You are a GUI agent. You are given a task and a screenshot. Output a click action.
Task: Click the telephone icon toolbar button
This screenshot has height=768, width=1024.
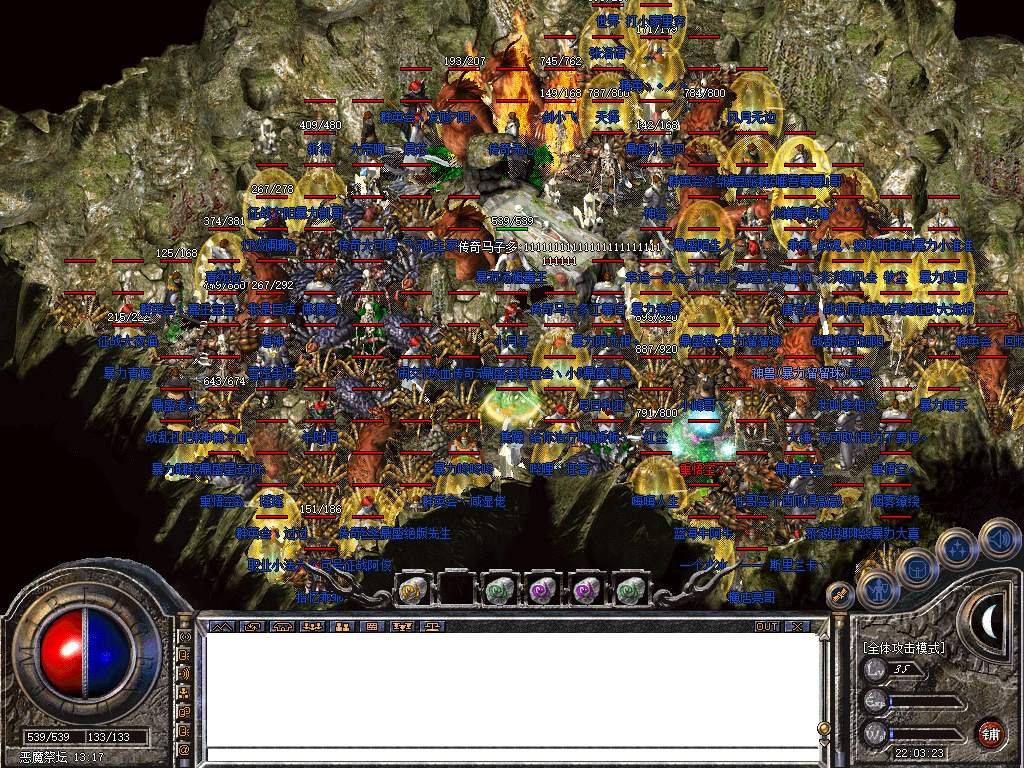281,626
